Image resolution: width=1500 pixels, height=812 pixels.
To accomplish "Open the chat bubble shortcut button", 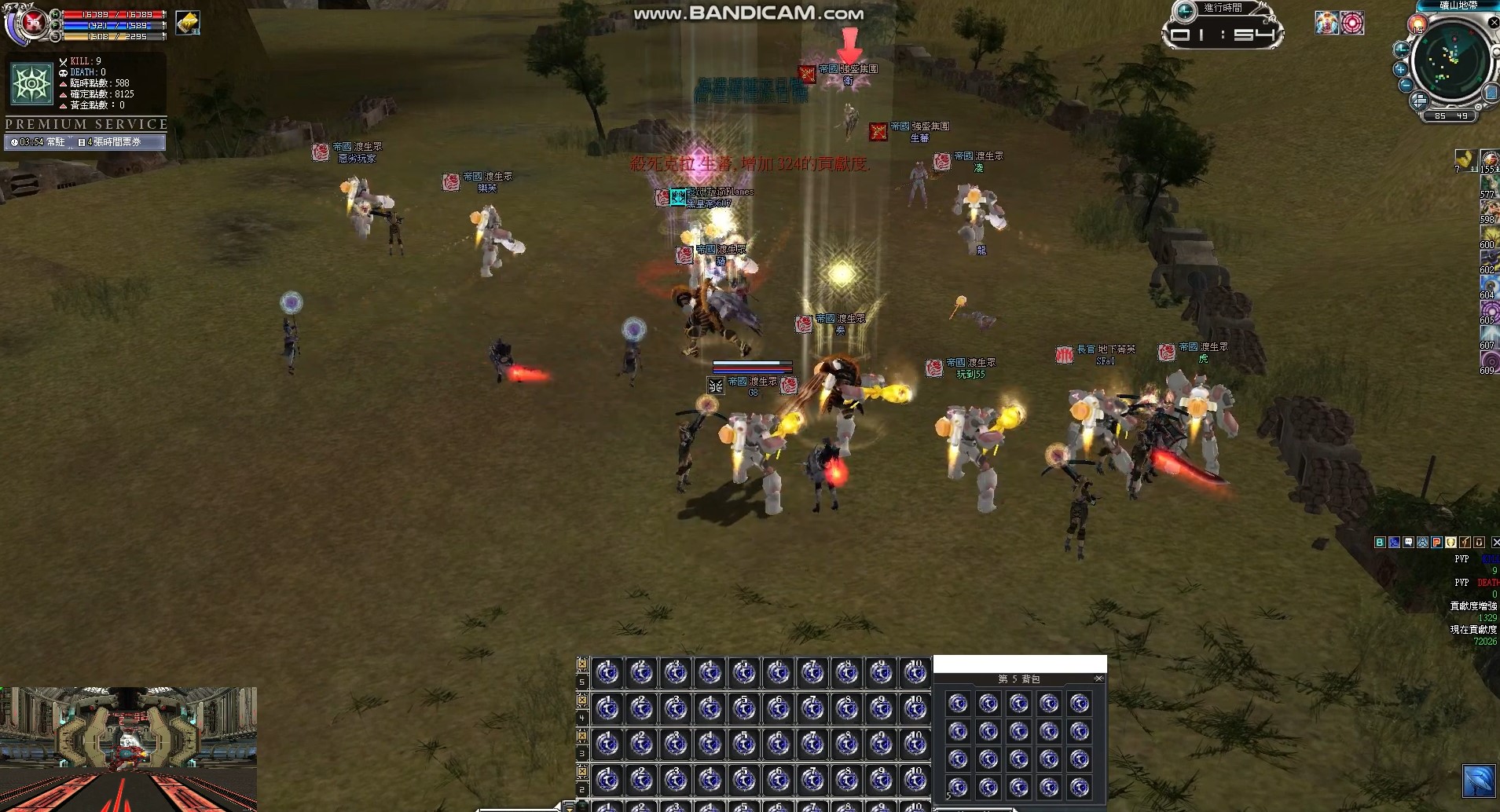I will [x=1408, y=542].
